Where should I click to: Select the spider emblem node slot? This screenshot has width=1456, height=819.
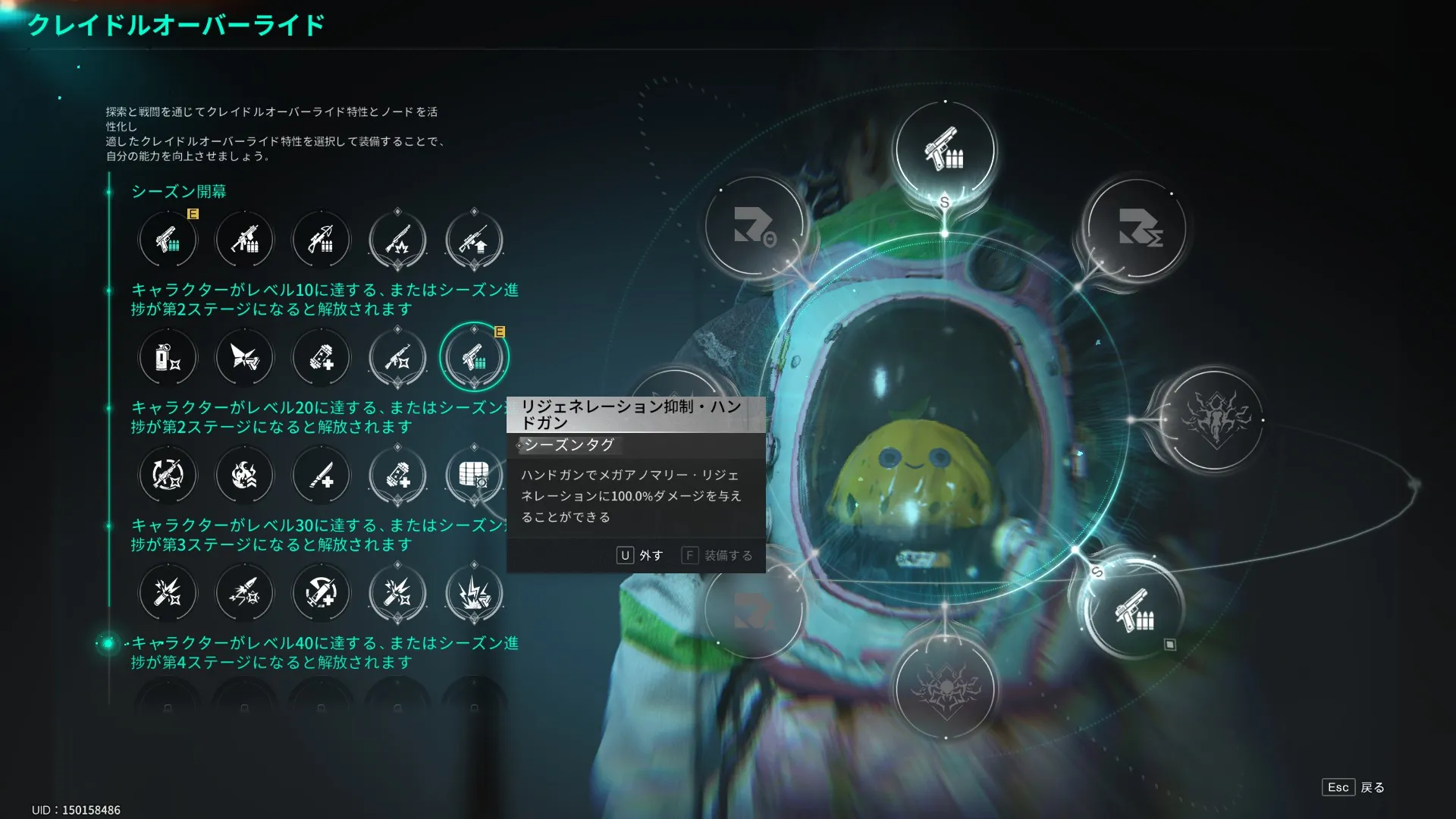click(945, 688)
